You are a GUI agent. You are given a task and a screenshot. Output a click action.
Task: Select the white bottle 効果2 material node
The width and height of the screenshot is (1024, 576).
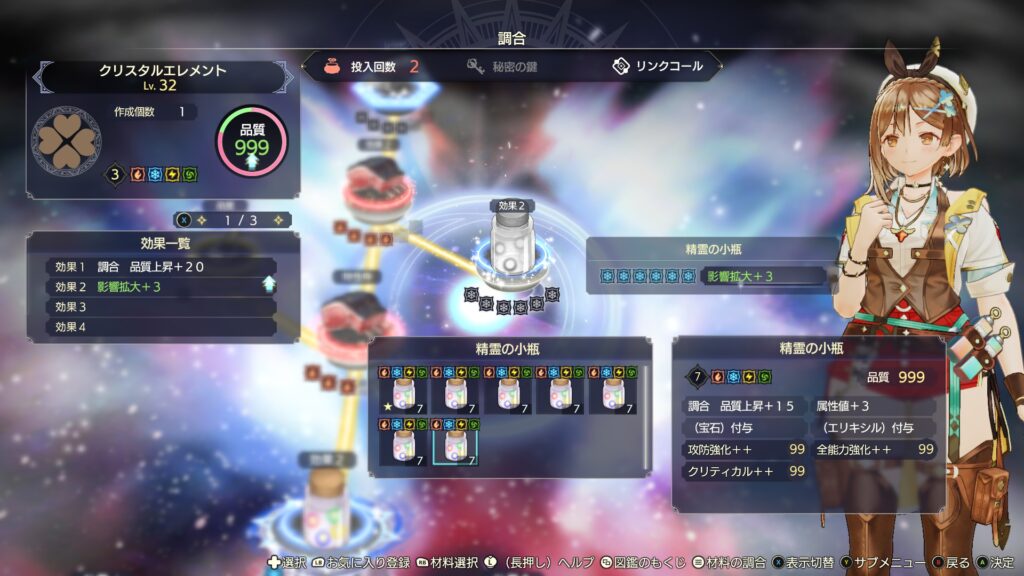click(511, 245)
